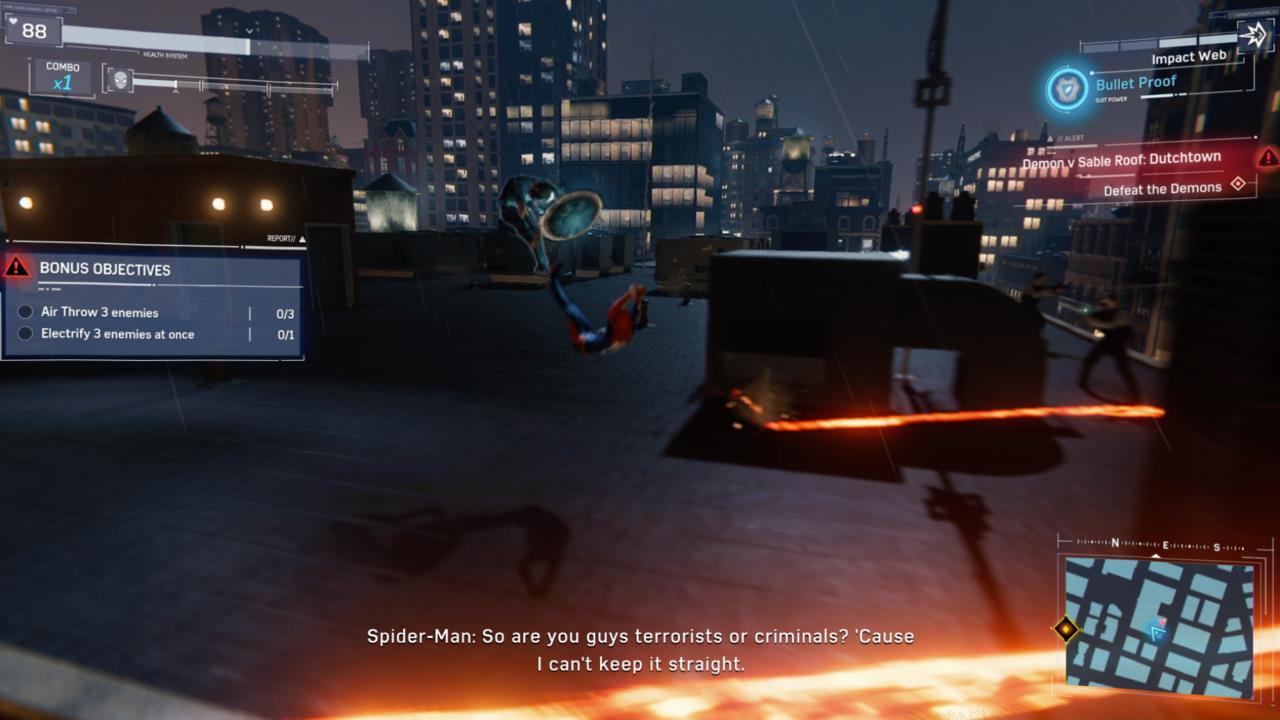
Task: Click the player marker on the minimap
Action: click(x=1157, y=631)
